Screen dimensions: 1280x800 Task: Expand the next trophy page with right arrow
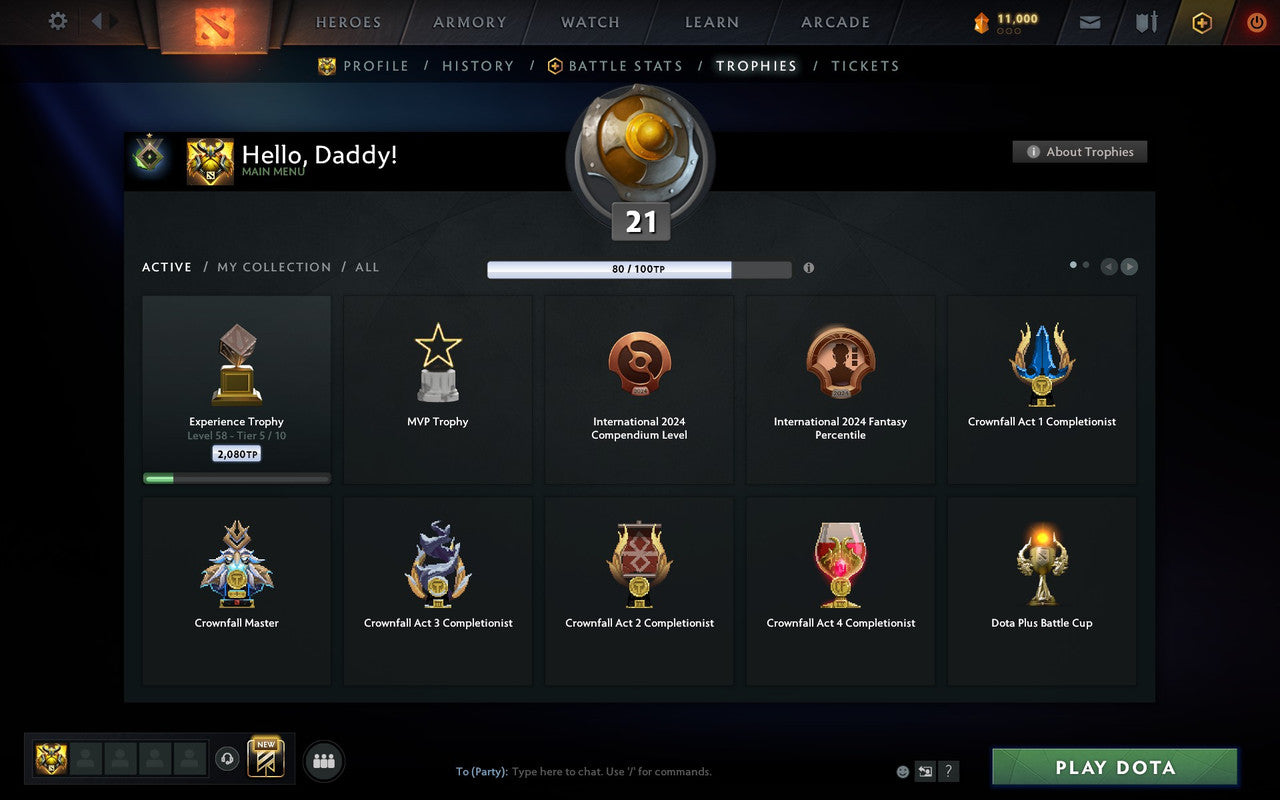1130,267
